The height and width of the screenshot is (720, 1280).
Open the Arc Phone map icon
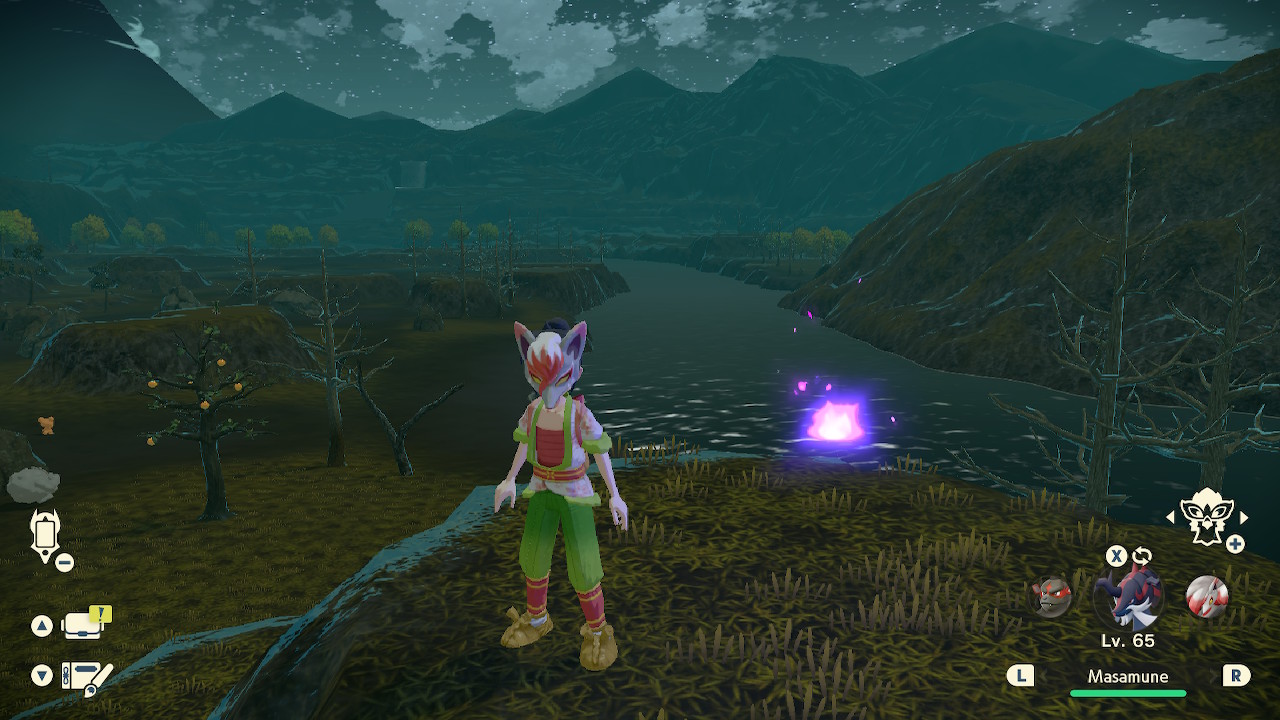tap(46, 534)
